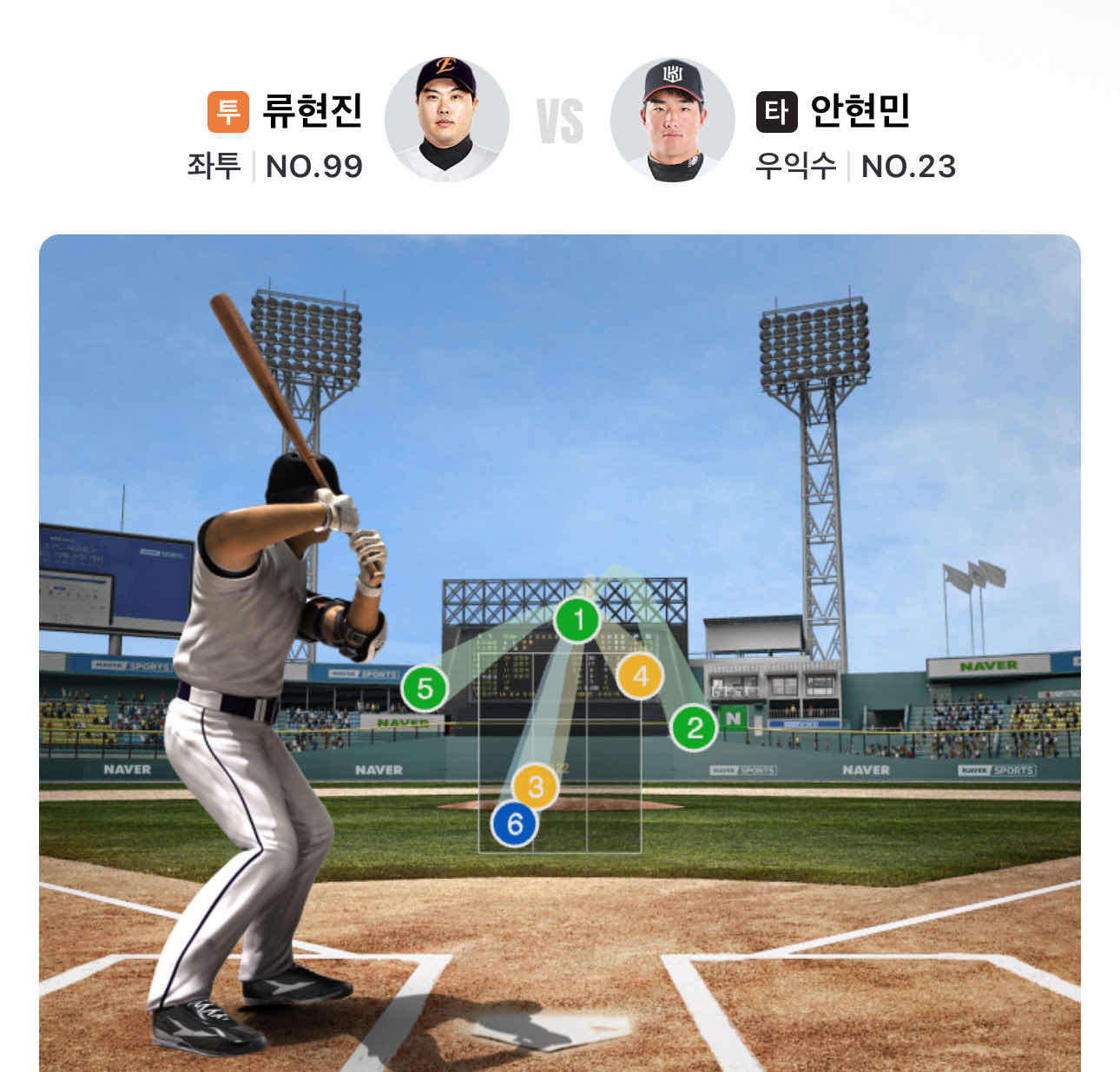Choose green pitch marker number 5
Image resolution: width=1120 pixels, height=1072 pixels.
pos(424,688)
